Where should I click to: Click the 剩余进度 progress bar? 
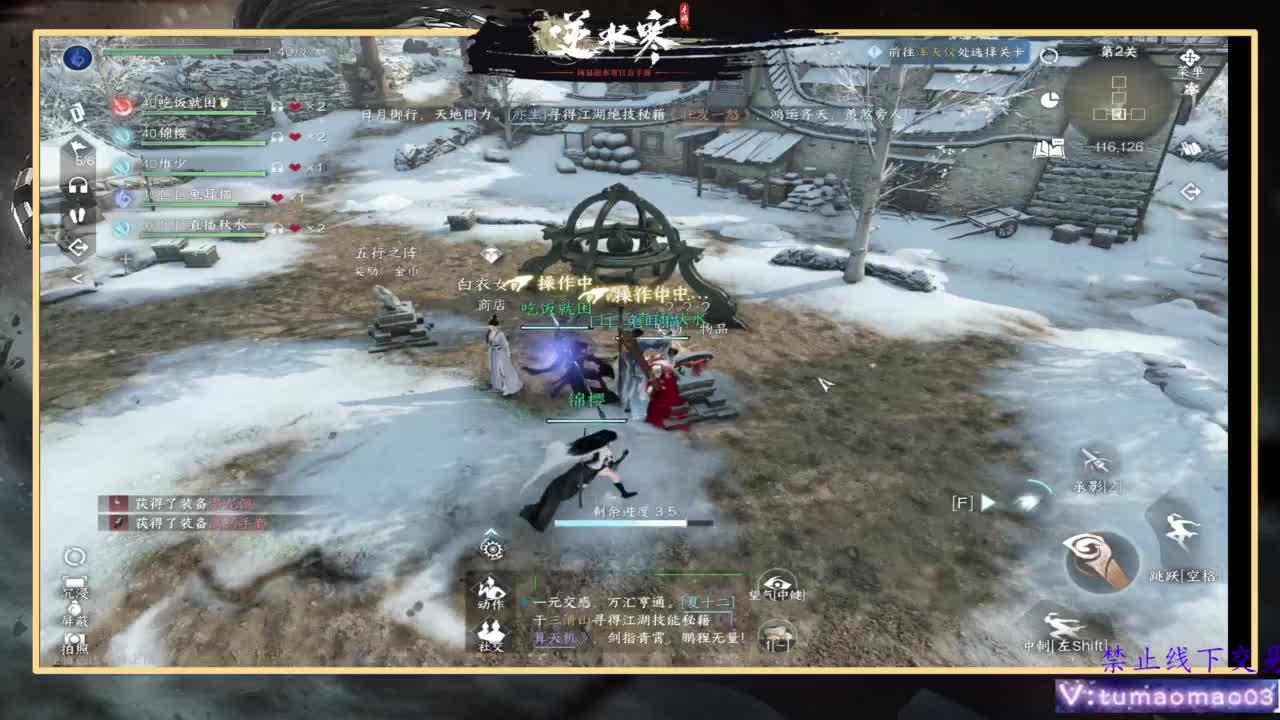621,523
